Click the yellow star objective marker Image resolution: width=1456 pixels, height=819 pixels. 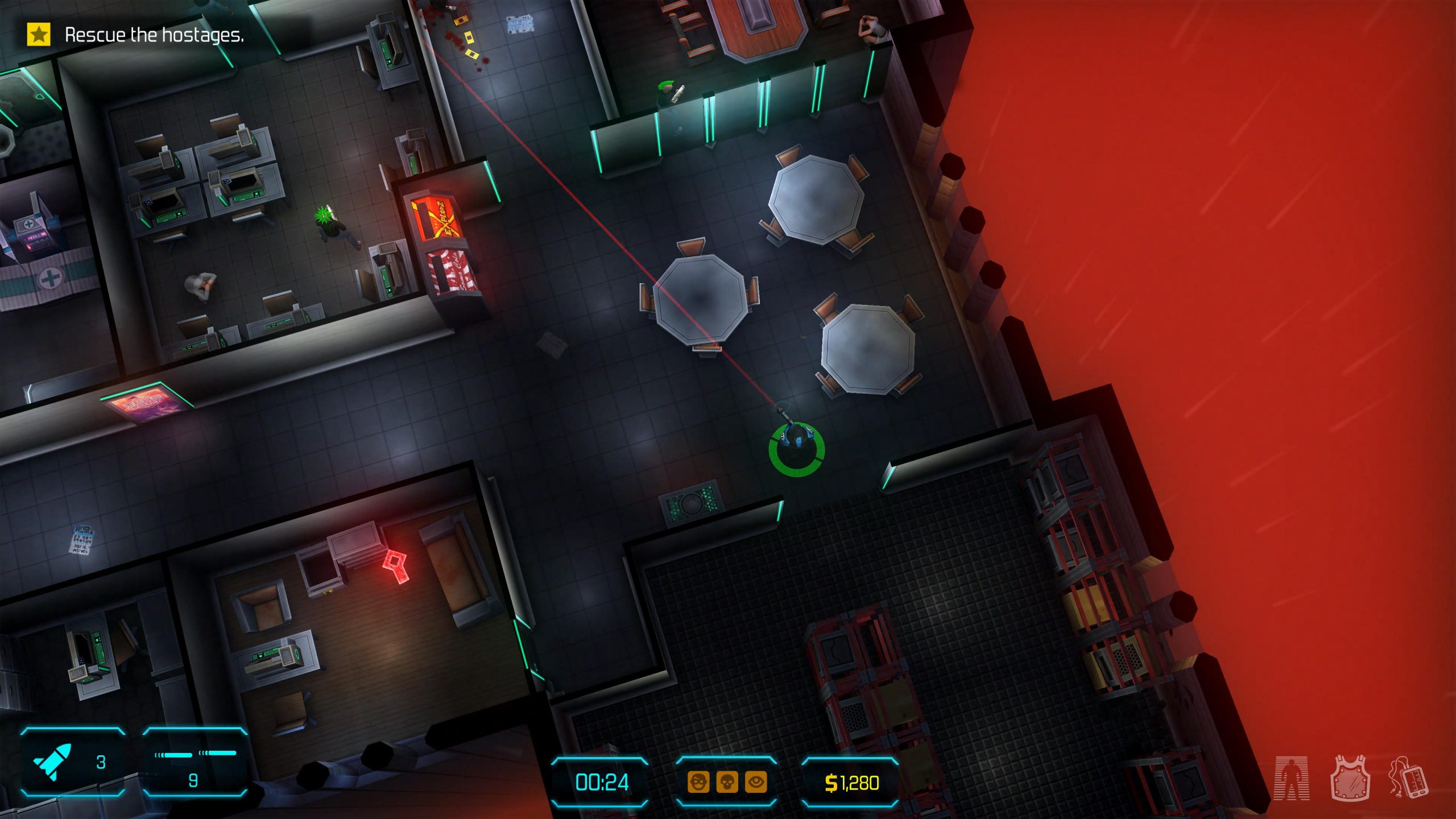click(39, 35)
